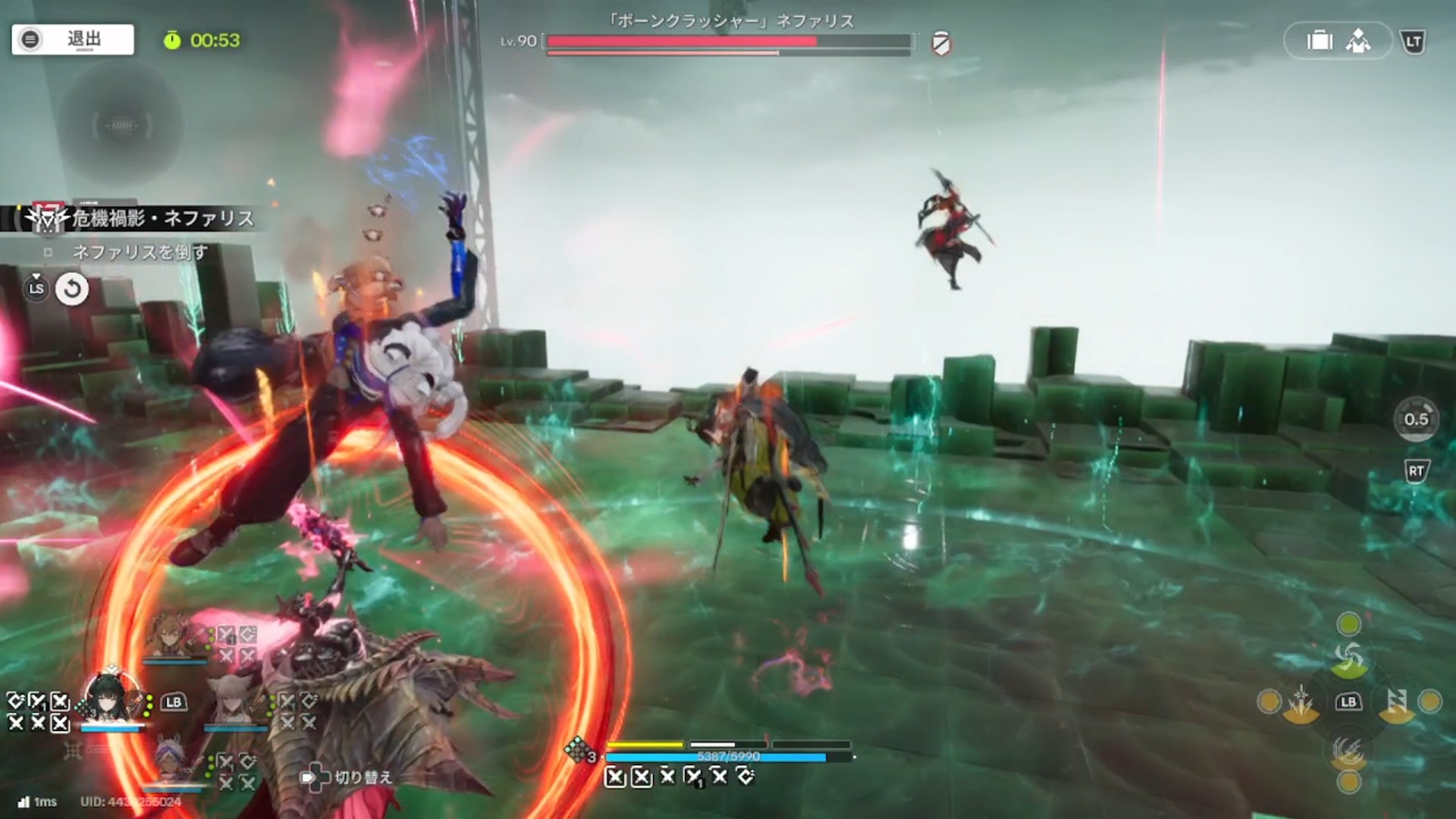This screenshot has height=819, width=1456.
Task: Open the team formation icon
Action: 1358,41
